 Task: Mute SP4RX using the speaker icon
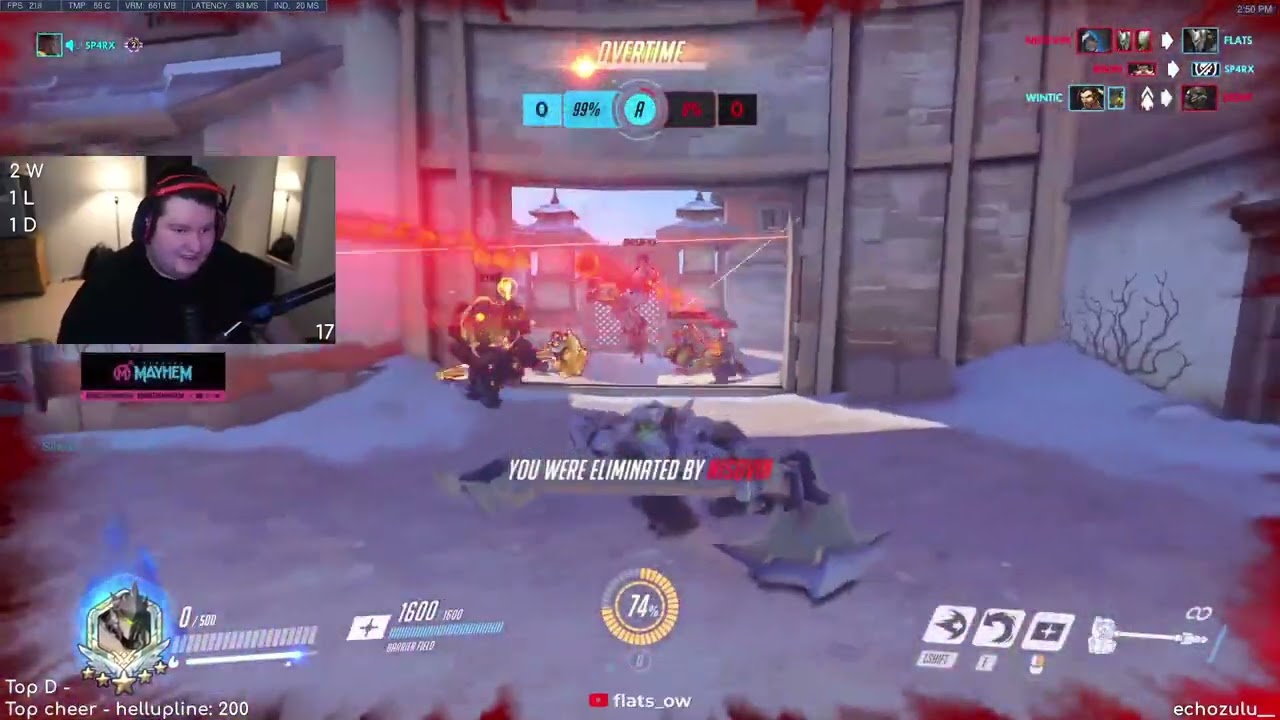tap(68, 45)
